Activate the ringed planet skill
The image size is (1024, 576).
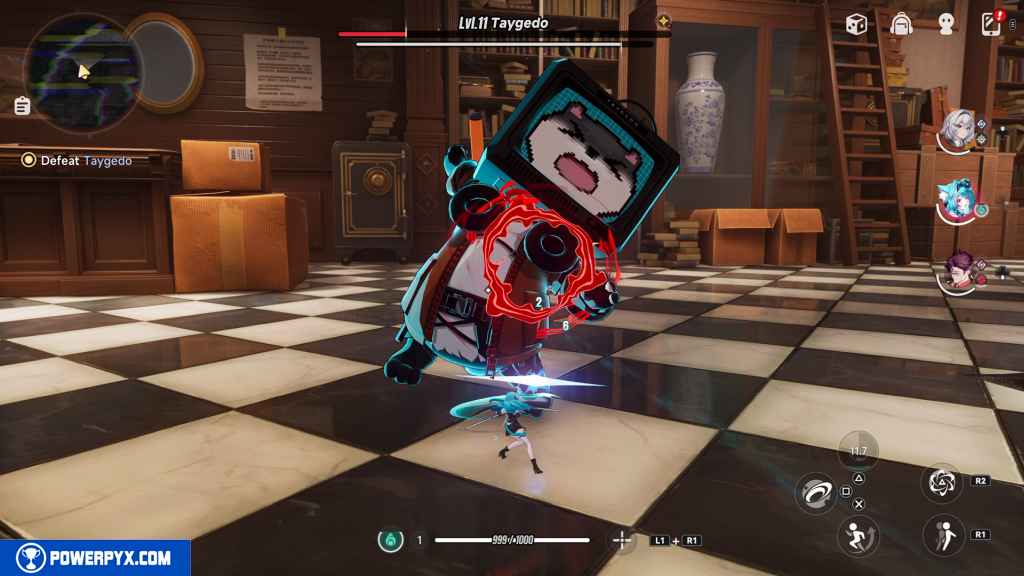(x=816, y=492)
